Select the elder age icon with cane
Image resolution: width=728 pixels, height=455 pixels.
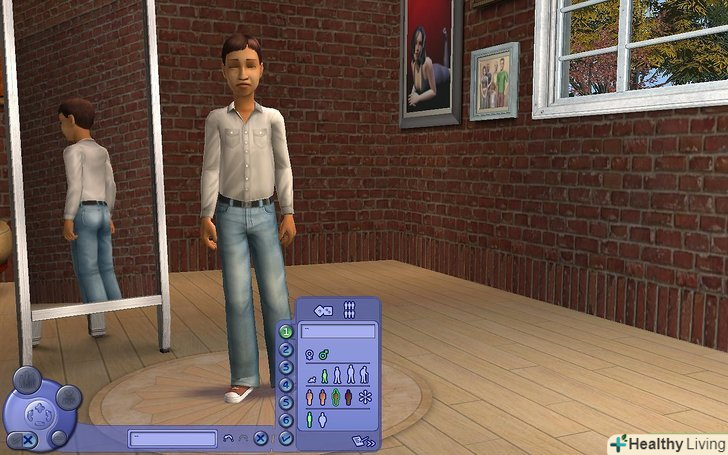(x=363, y=376)
